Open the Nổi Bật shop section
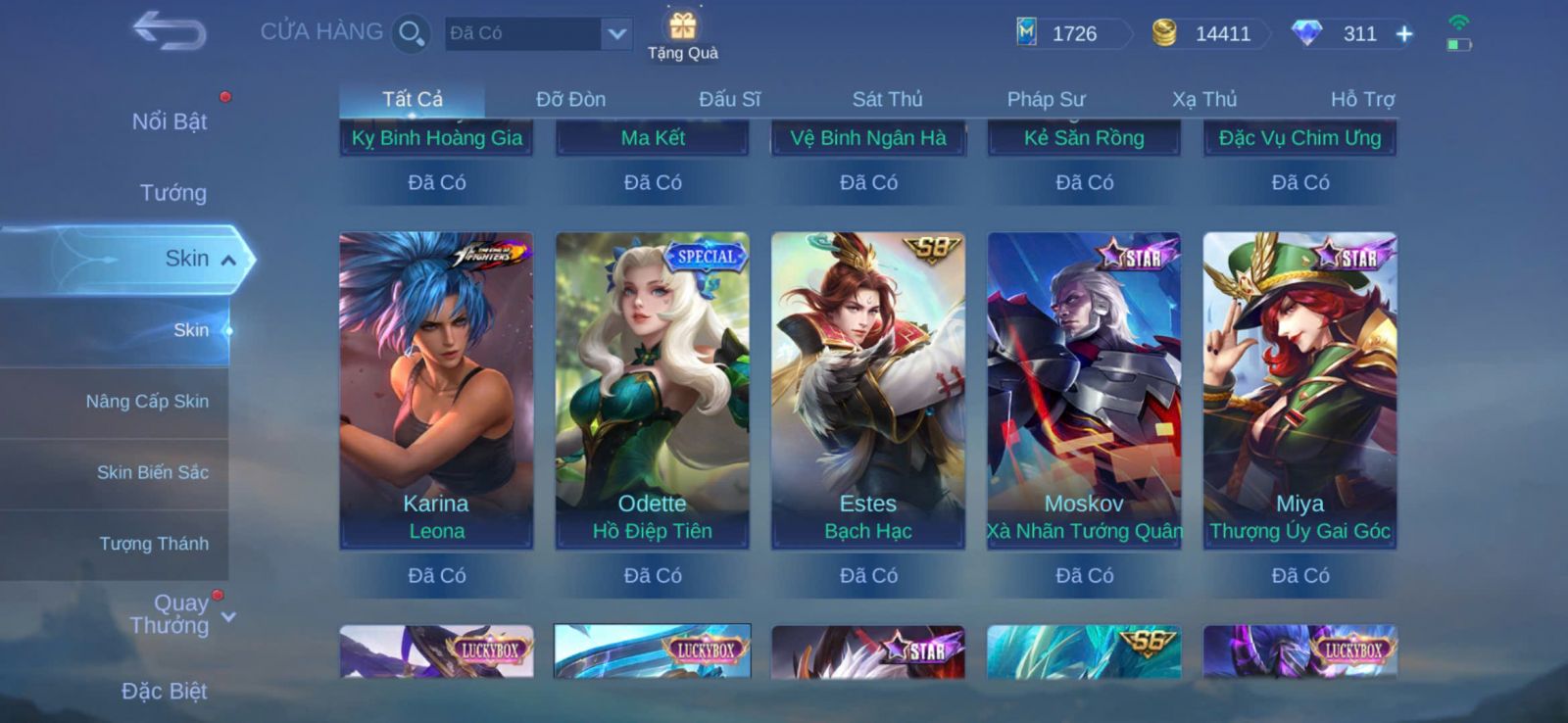 pos(170,121)
